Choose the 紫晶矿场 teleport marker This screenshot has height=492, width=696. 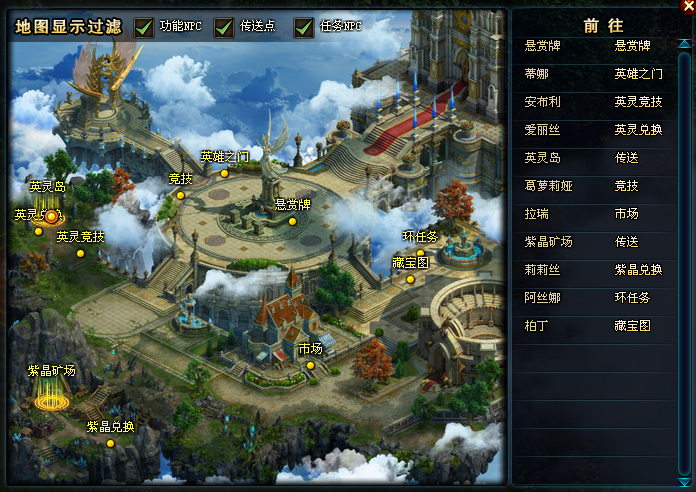click(52, 399)
